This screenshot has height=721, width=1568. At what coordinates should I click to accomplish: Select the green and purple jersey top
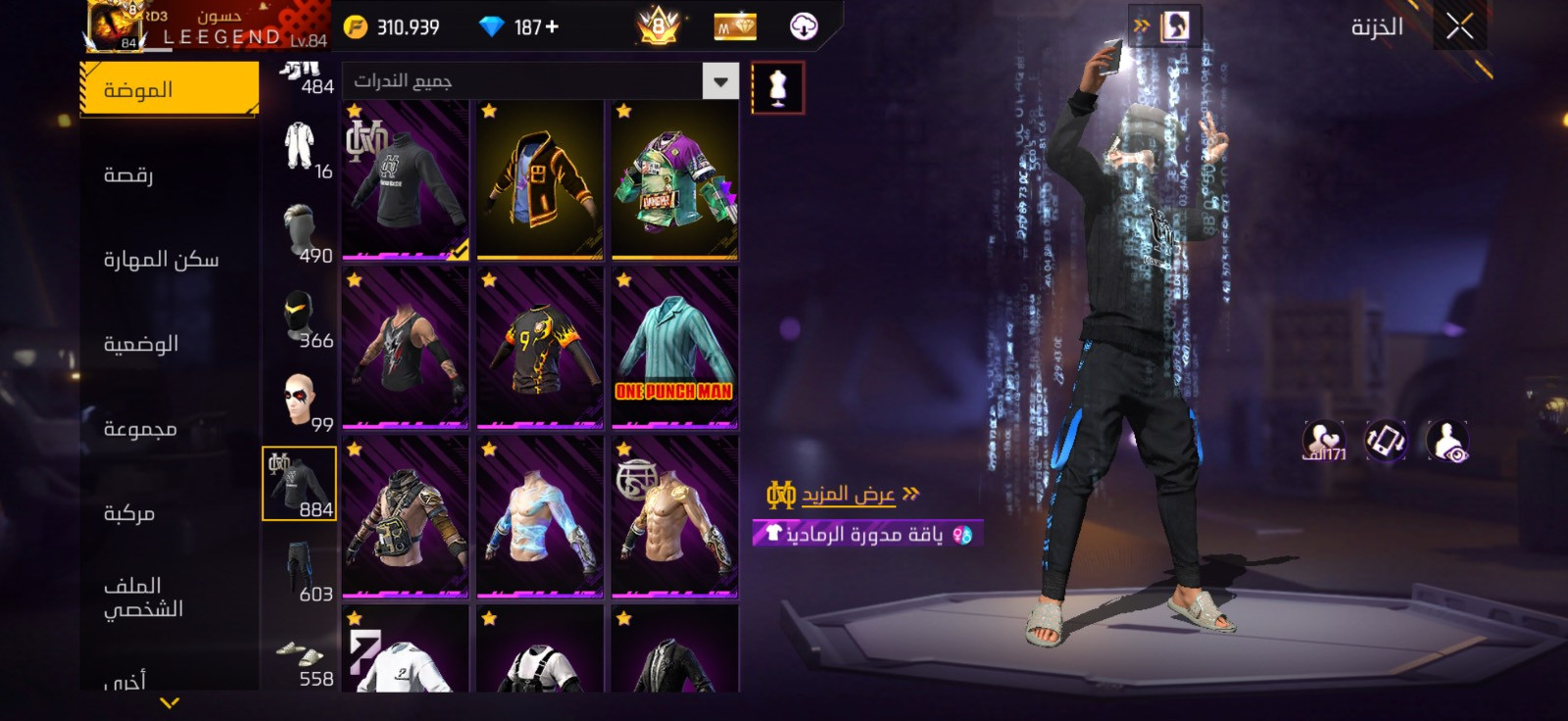click(674, 179)
